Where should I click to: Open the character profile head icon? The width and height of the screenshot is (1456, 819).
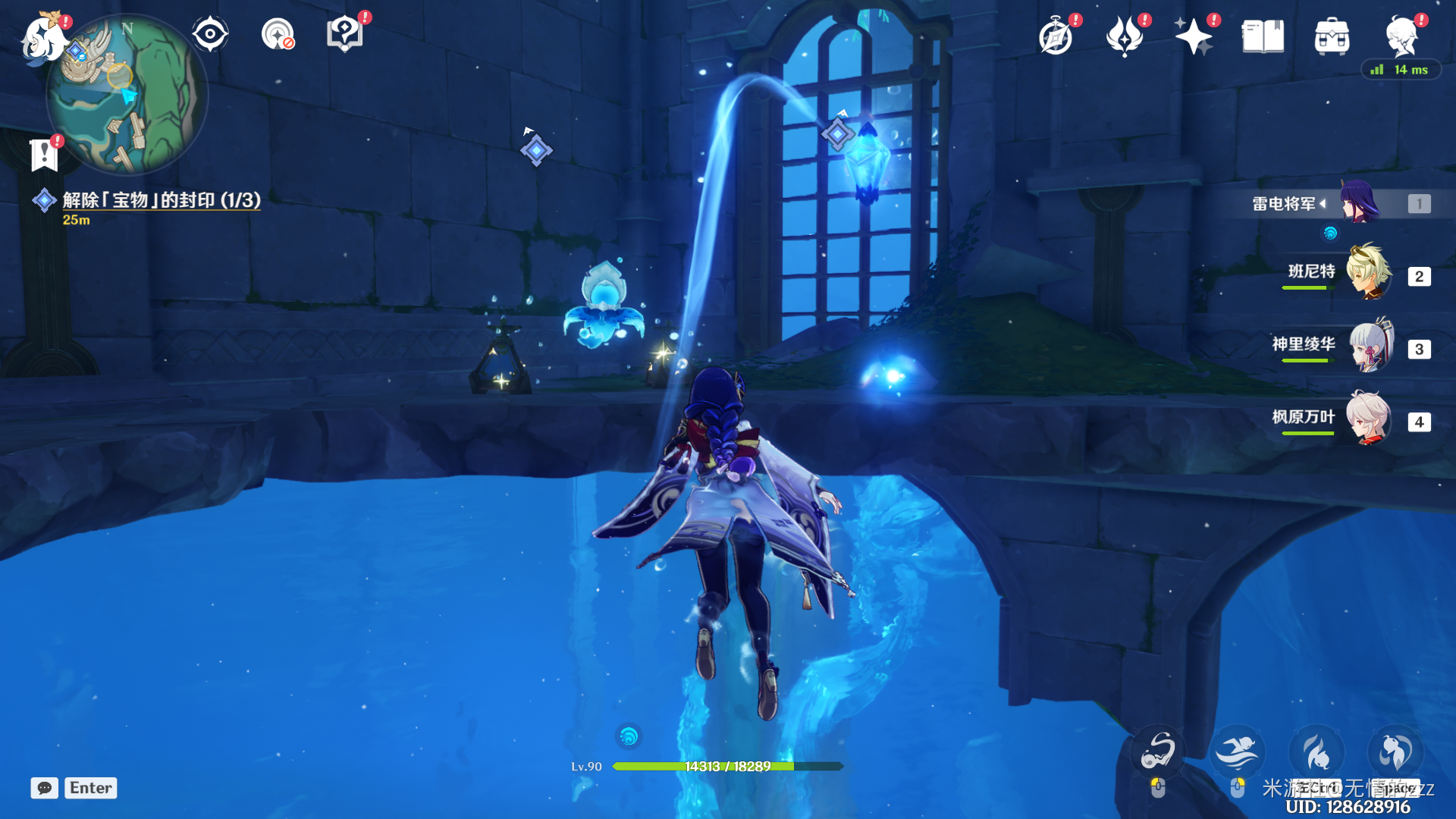1401,36
